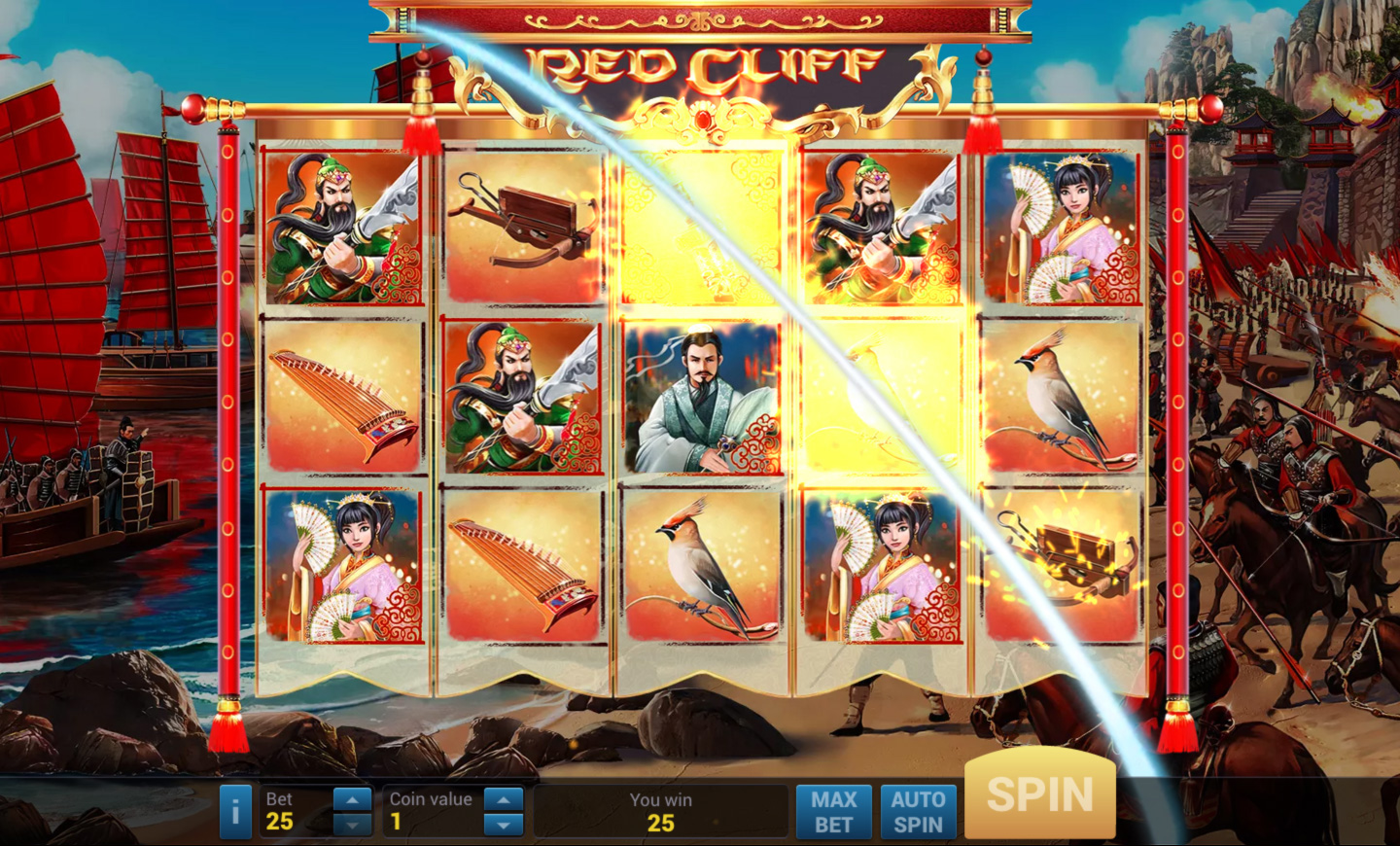Open the game info panel via the i icon
The image size is (1400, 846).
click(x=234, y=810)
